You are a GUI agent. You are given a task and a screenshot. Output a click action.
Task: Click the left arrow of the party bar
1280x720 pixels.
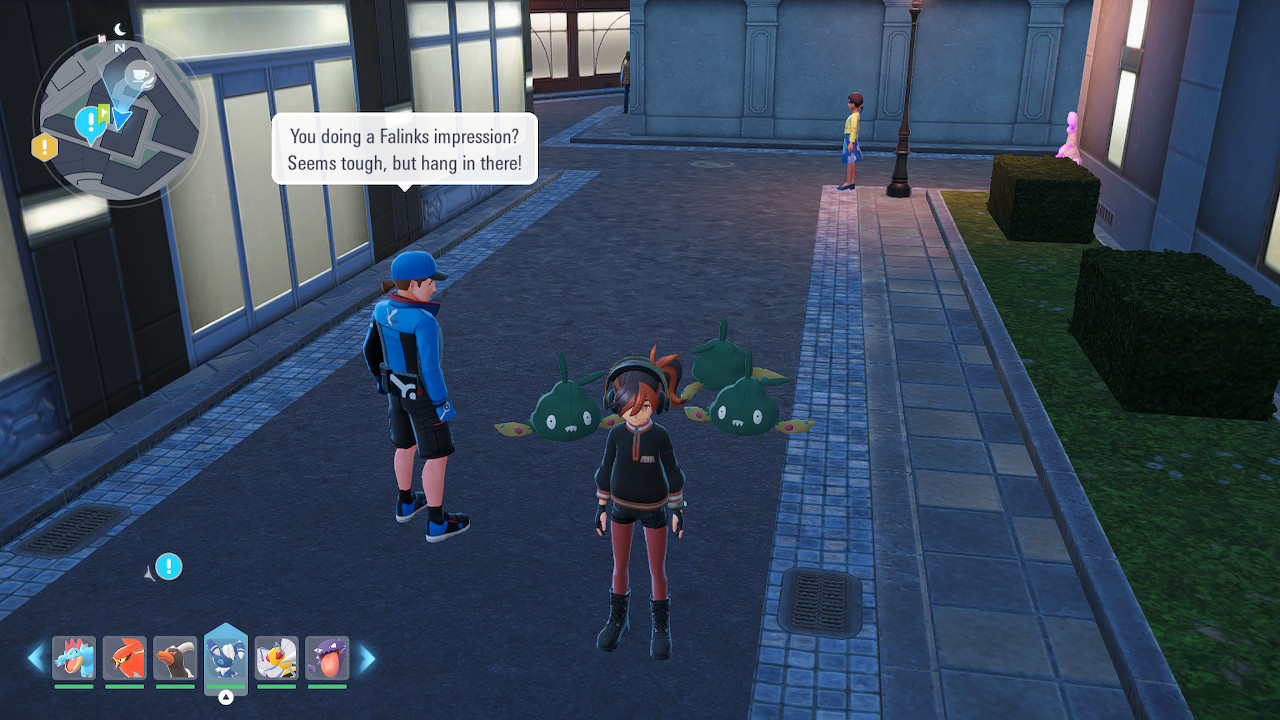click(37, 658)
